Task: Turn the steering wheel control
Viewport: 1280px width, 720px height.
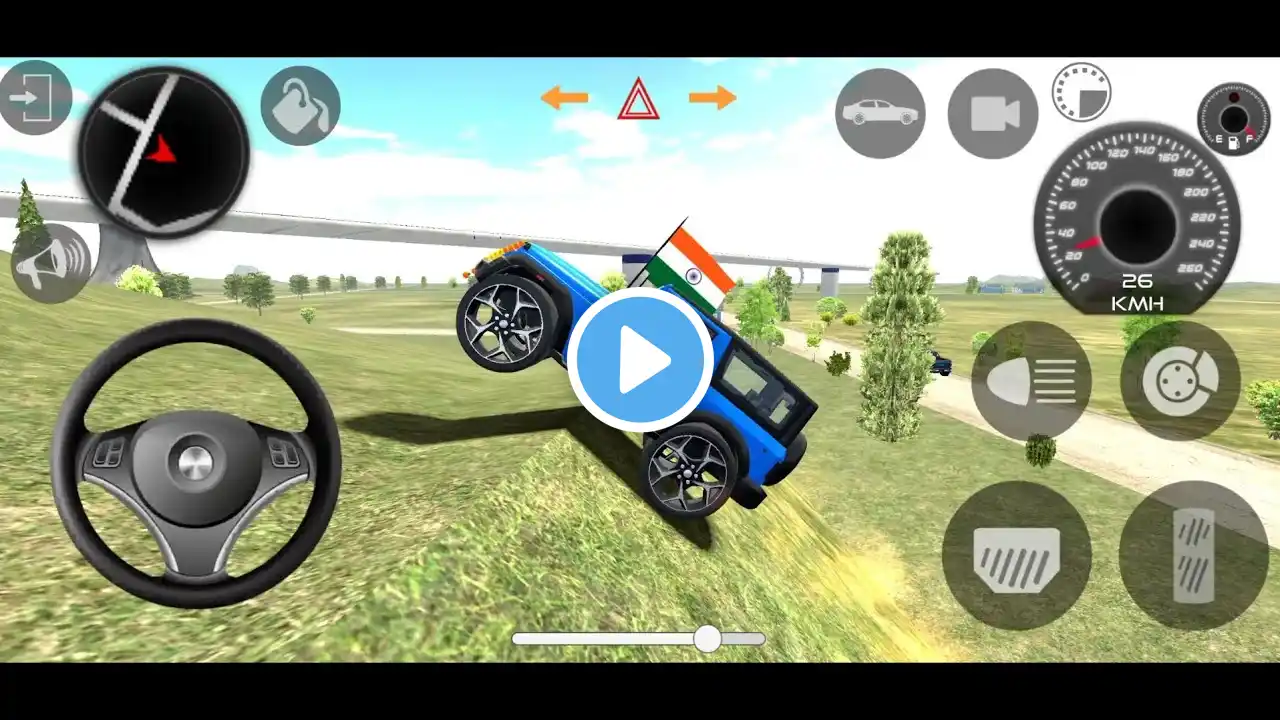Action: (x=196, y=463)
